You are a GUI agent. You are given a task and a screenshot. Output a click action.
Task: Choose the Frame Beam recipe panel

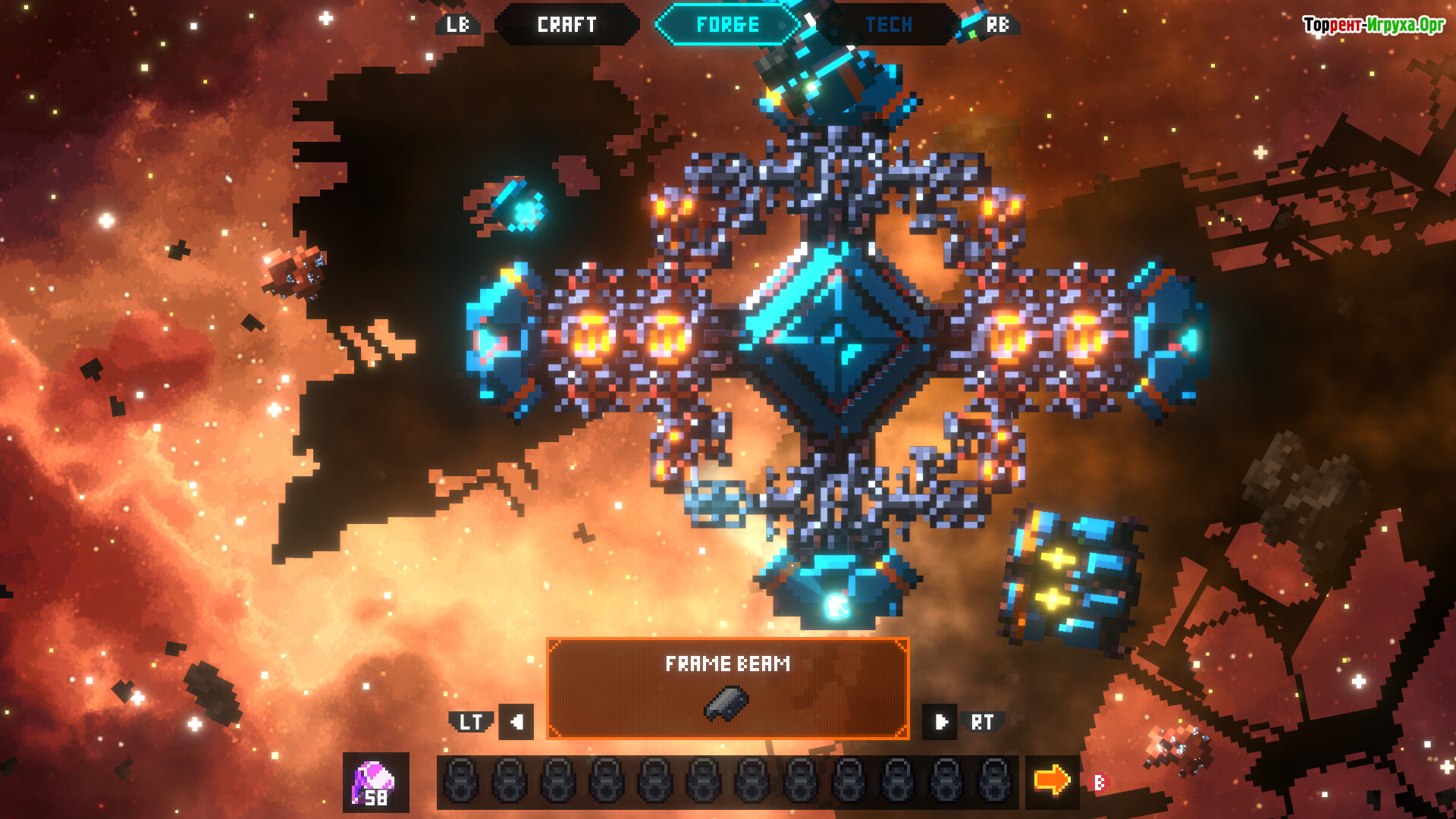pyautogui.click(x=727, y=689)
